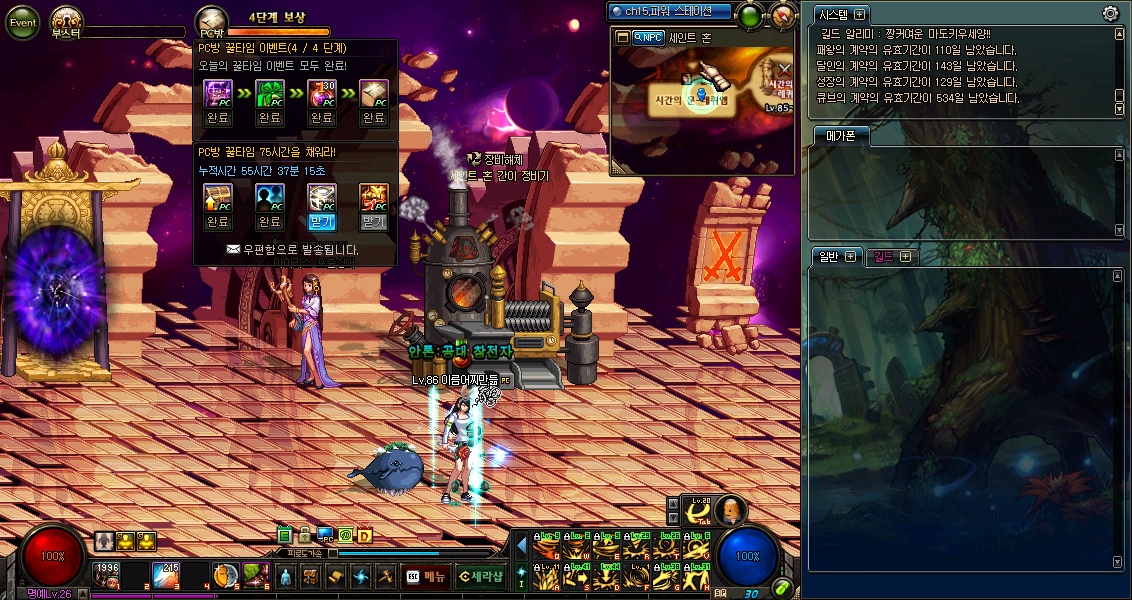Open the channel selector ch15 파워 스테이션
Viewport: 1132px width, 600px height.
coord(670,11)
